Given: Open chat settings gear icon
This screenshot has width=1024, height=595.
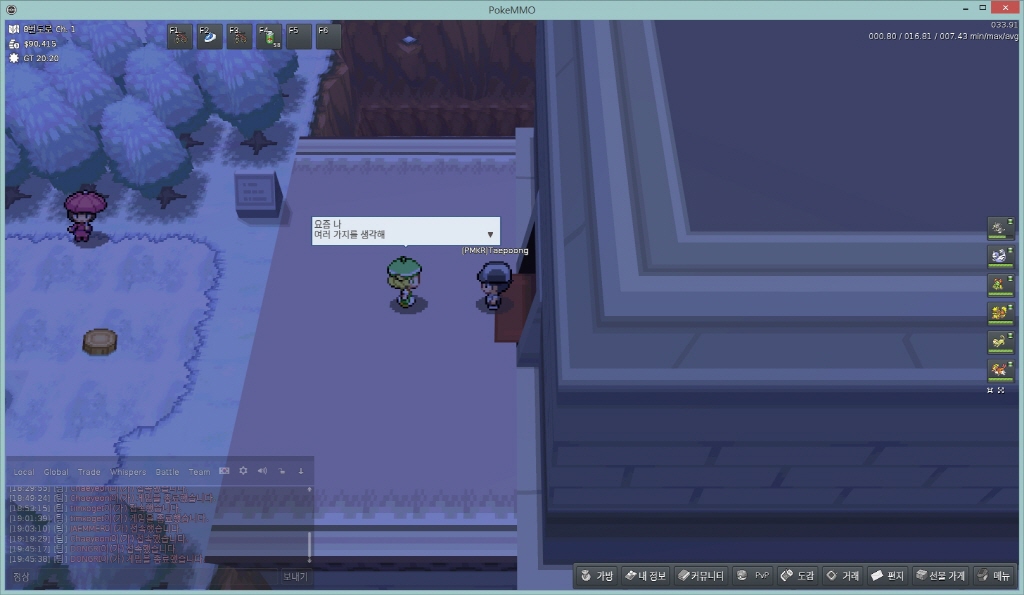Looking at the screenshot, I should [x=243, y=470].
